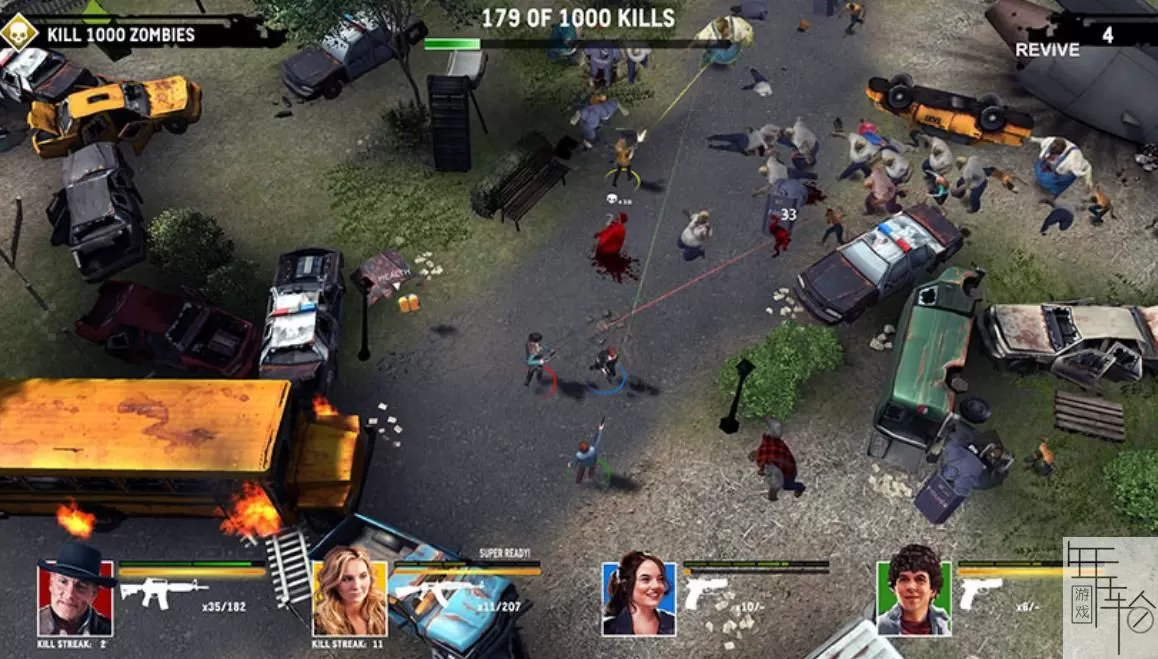Select the blonde woman's rifle weapon icon
Image resolution: width=1158 pixels, height=659 pixels.
click(x=439, y=591)
